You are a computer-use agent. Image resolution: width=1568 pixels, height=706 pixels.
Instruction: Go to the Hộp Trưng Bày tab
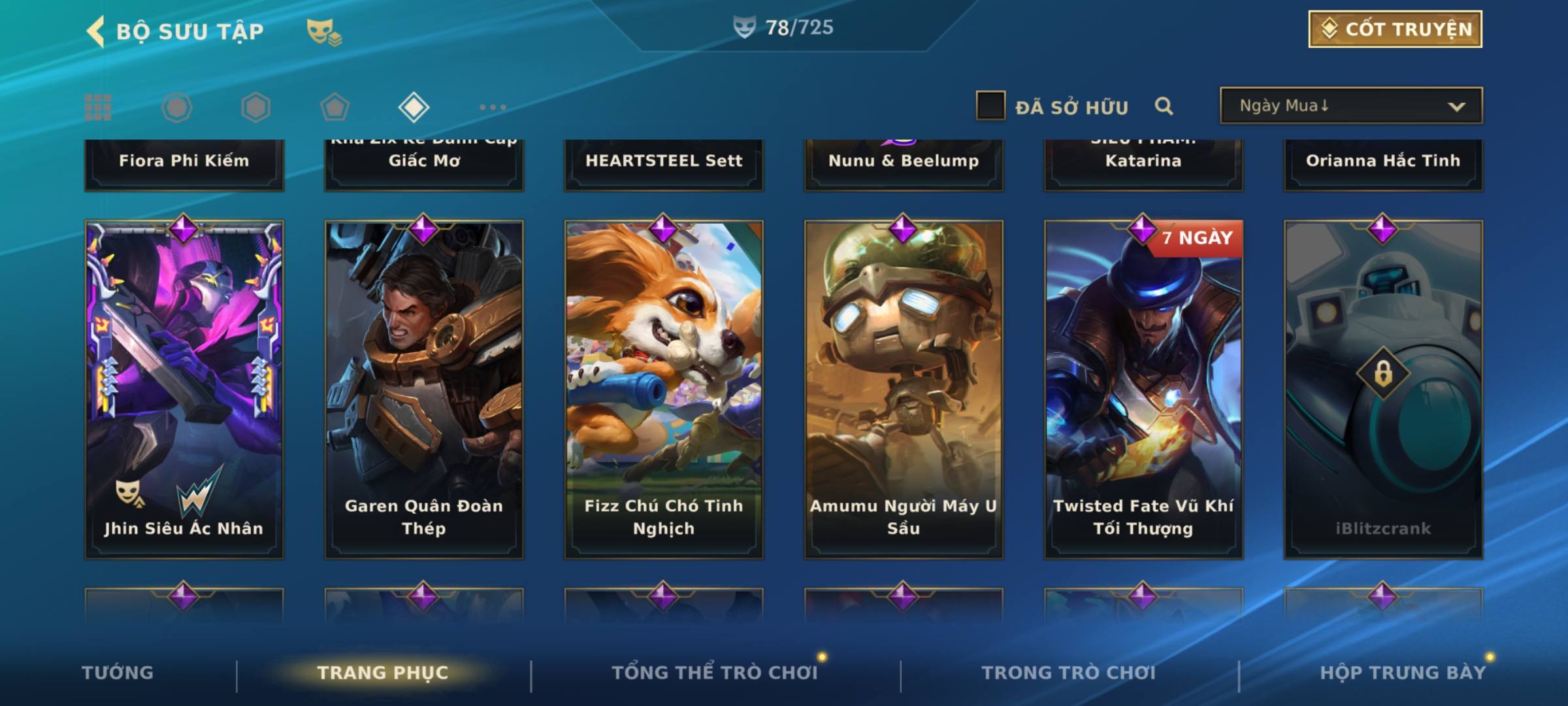tap(1402, 673)
